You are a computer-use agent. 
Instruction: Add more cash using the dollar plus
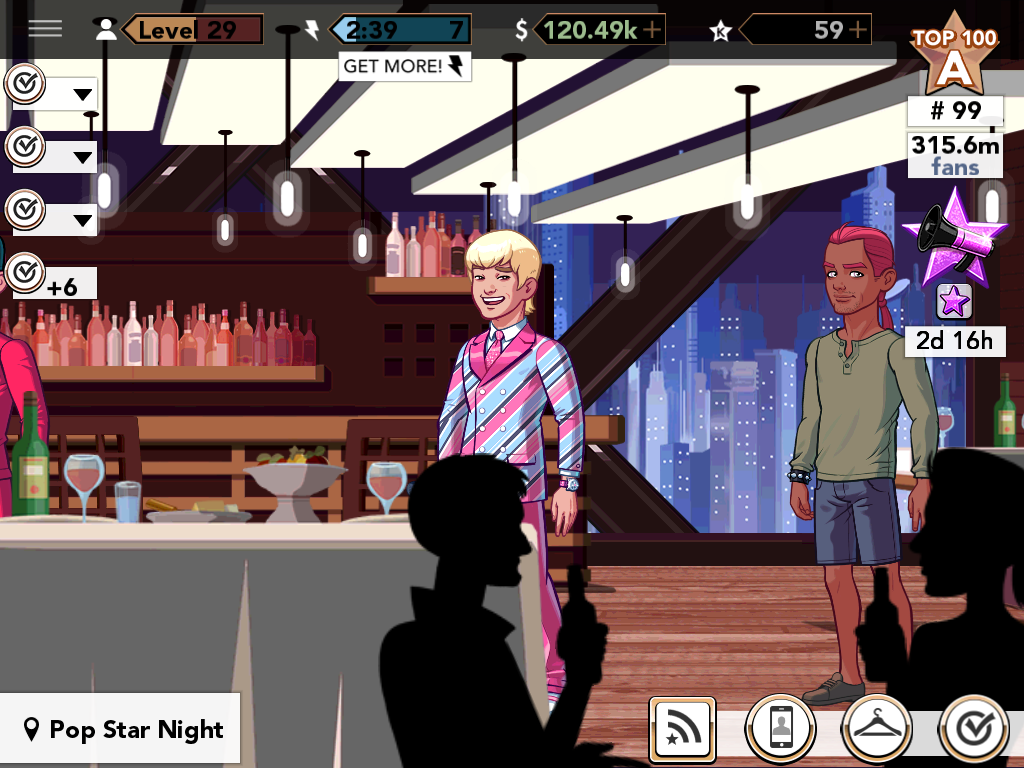click(x=653, y=30)
